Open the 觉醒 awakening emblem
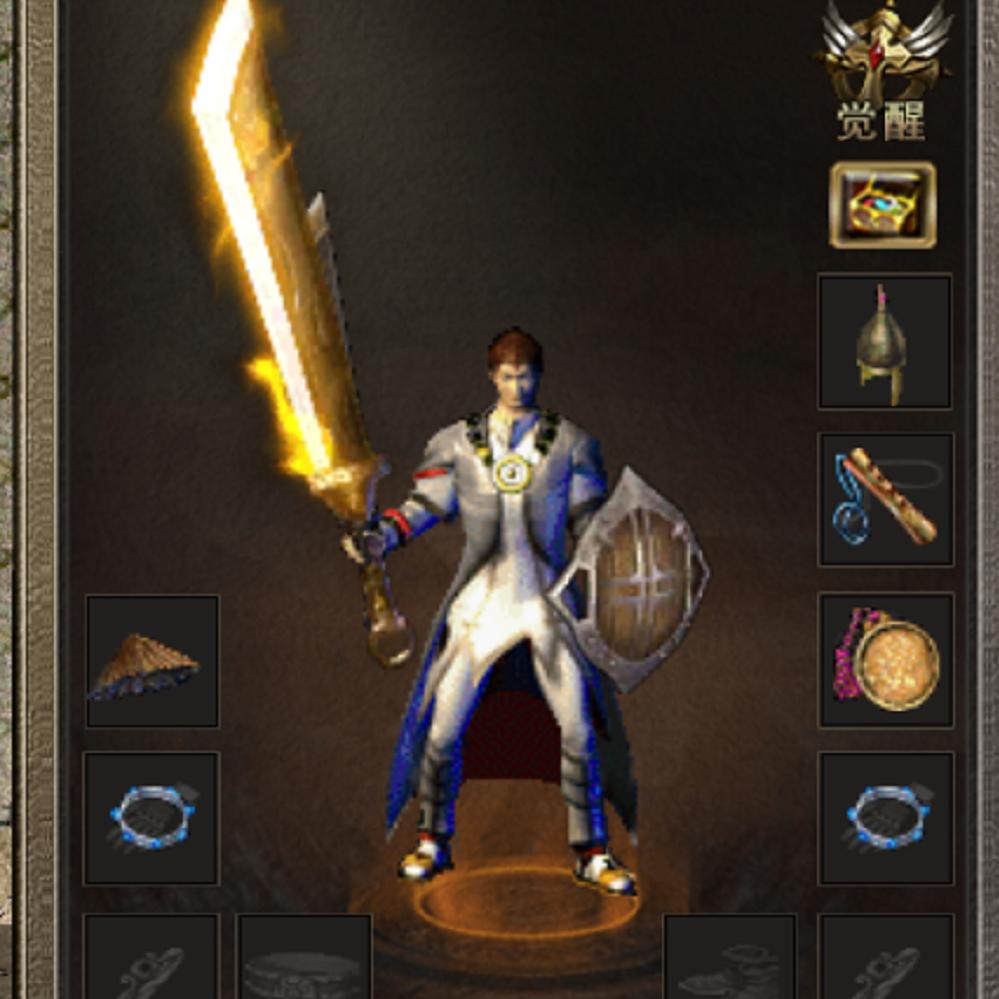This screenshot has height=999, width=999. pyautogui.click(x=882, y=70)
